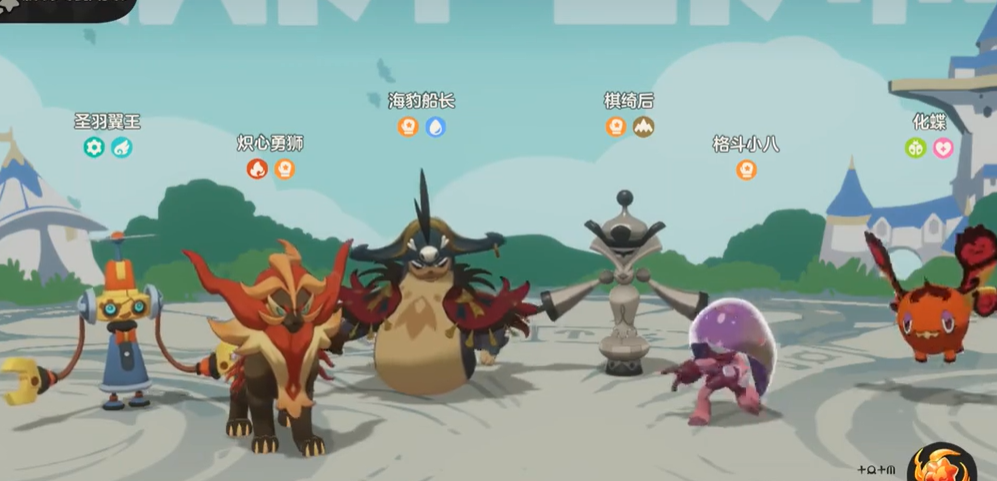
Task: Click the teal wing type icon
Action: pos(122,148)
